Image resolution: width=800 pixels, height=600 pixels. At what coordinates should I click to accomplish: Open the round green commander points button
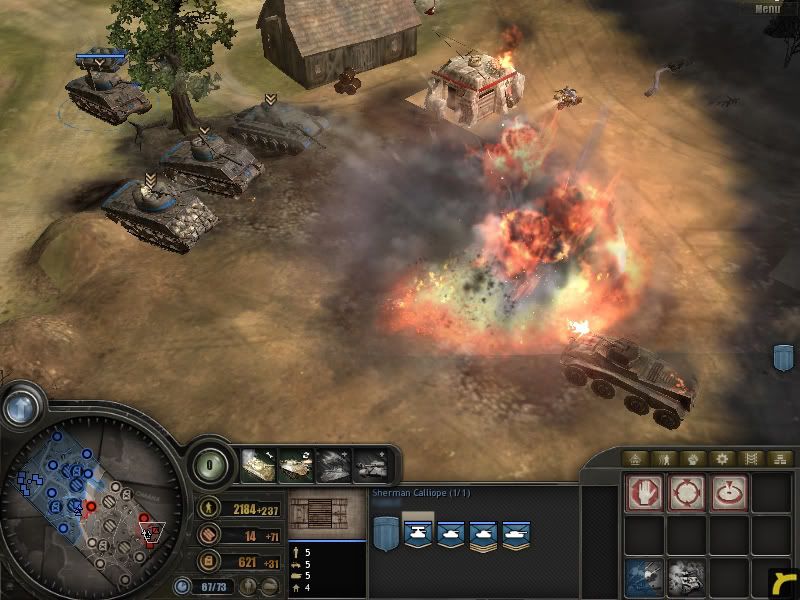tap(210, 466)
